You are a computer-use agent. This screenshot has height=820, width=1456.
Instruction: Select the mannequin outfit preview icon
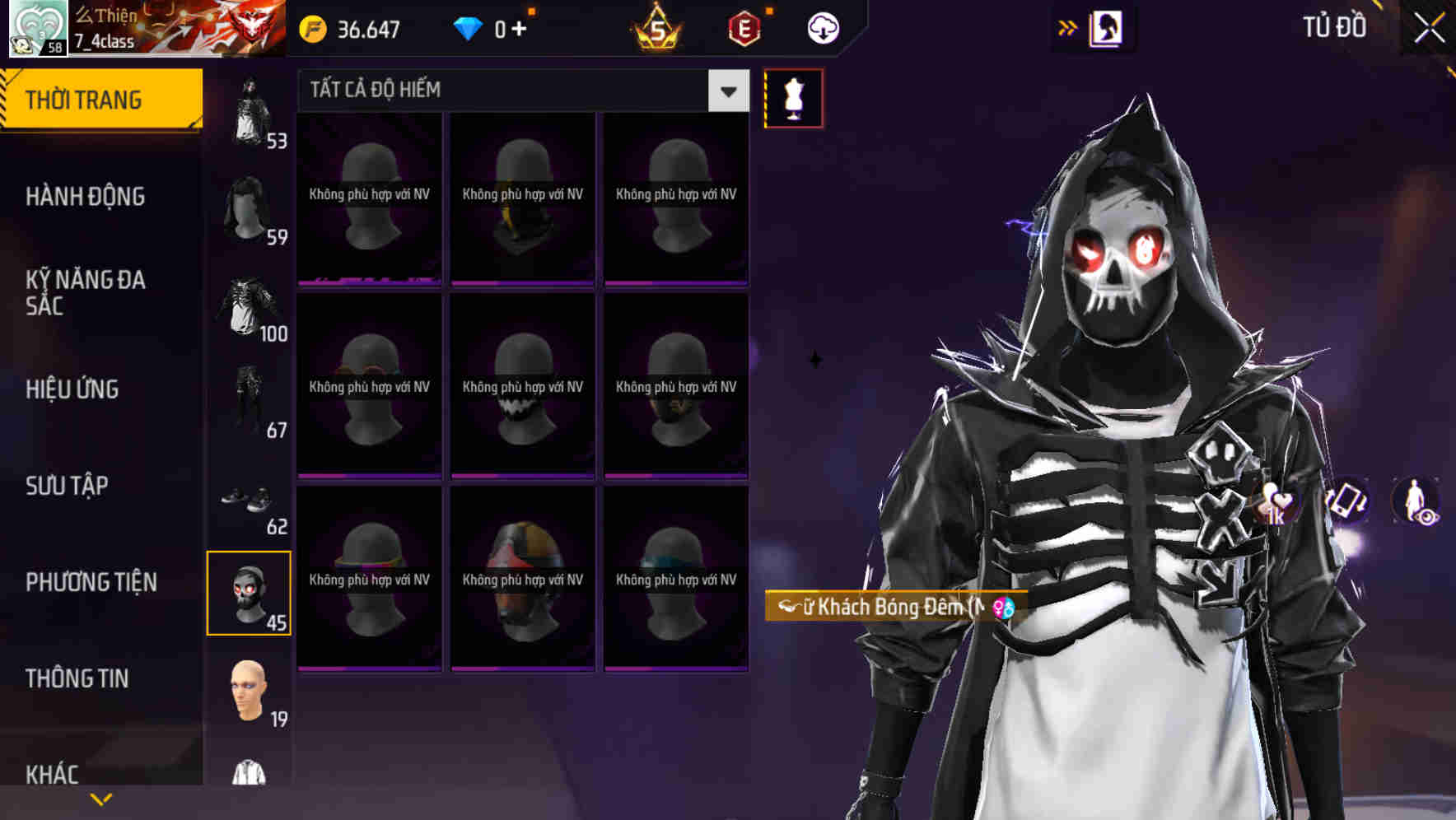793,97
